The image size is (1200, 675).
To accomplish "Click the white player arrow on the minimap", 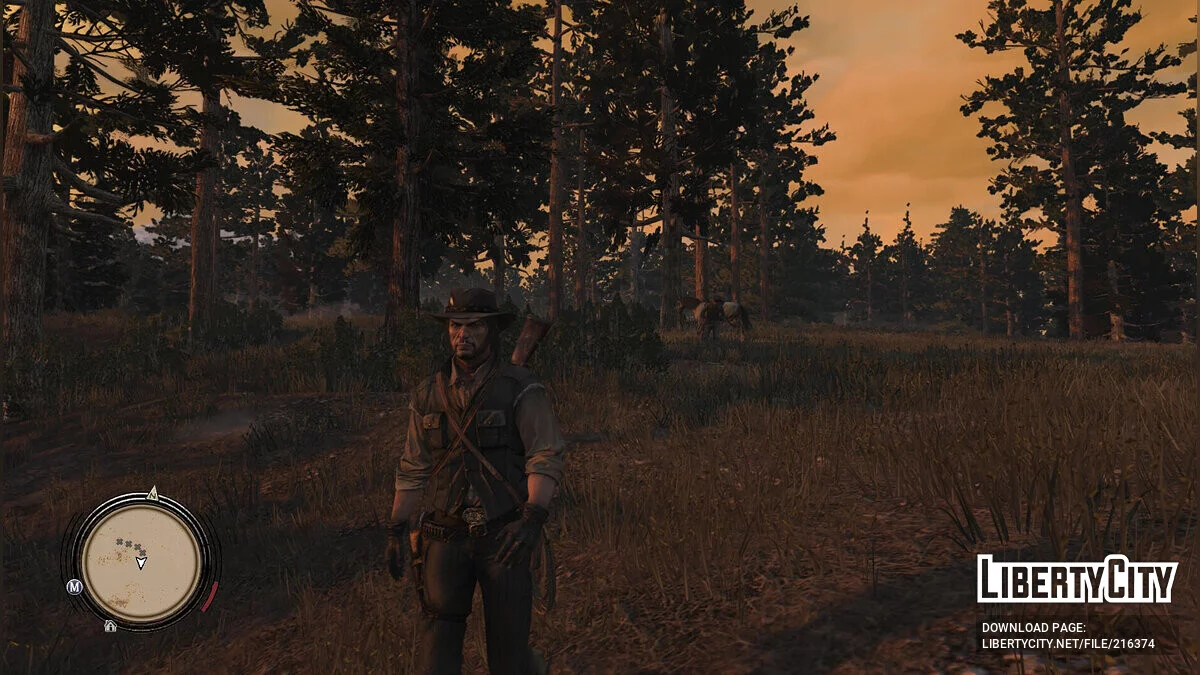I will click(x=141, y=563).
